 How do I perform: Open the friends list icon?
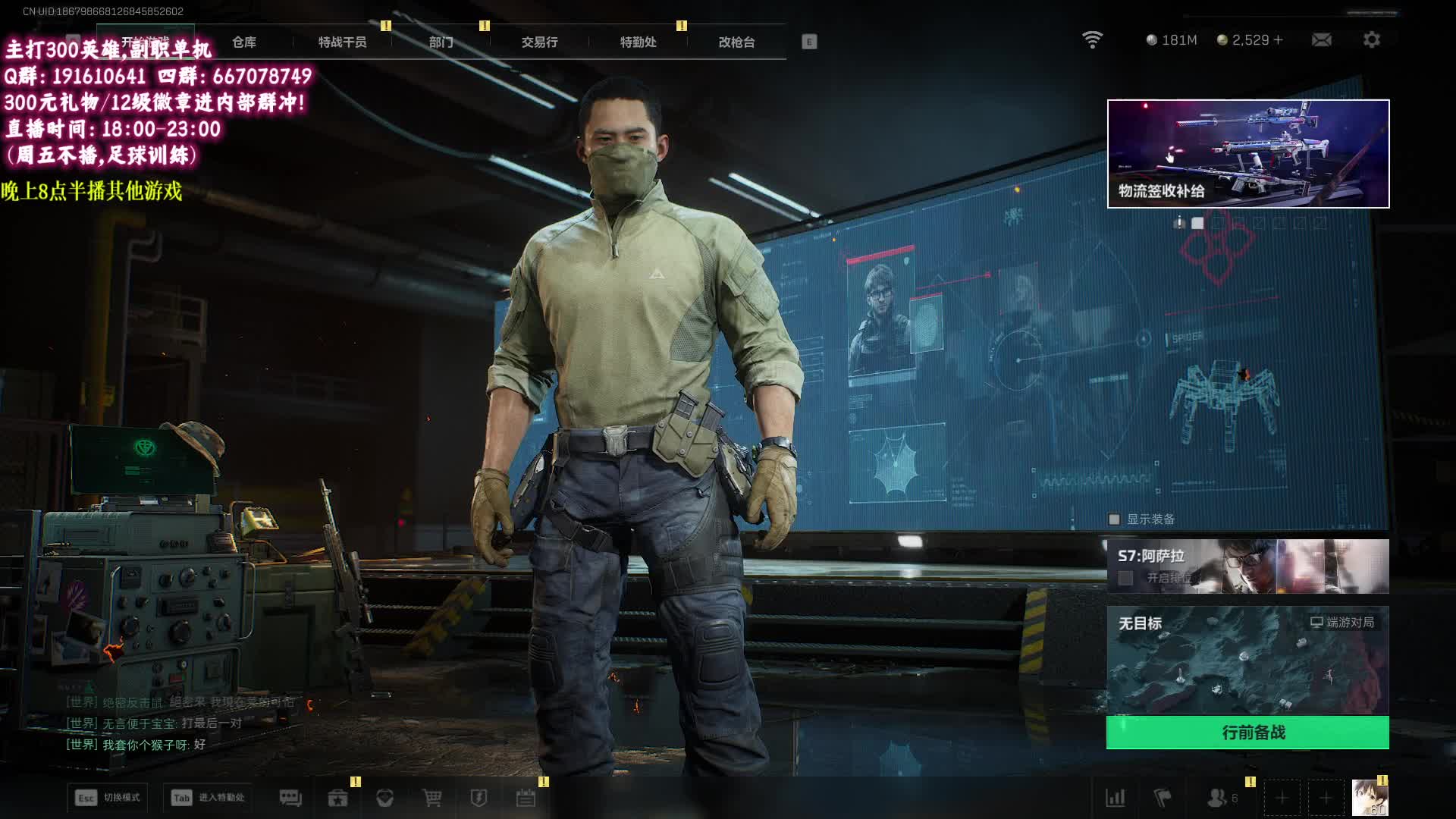1218,798
